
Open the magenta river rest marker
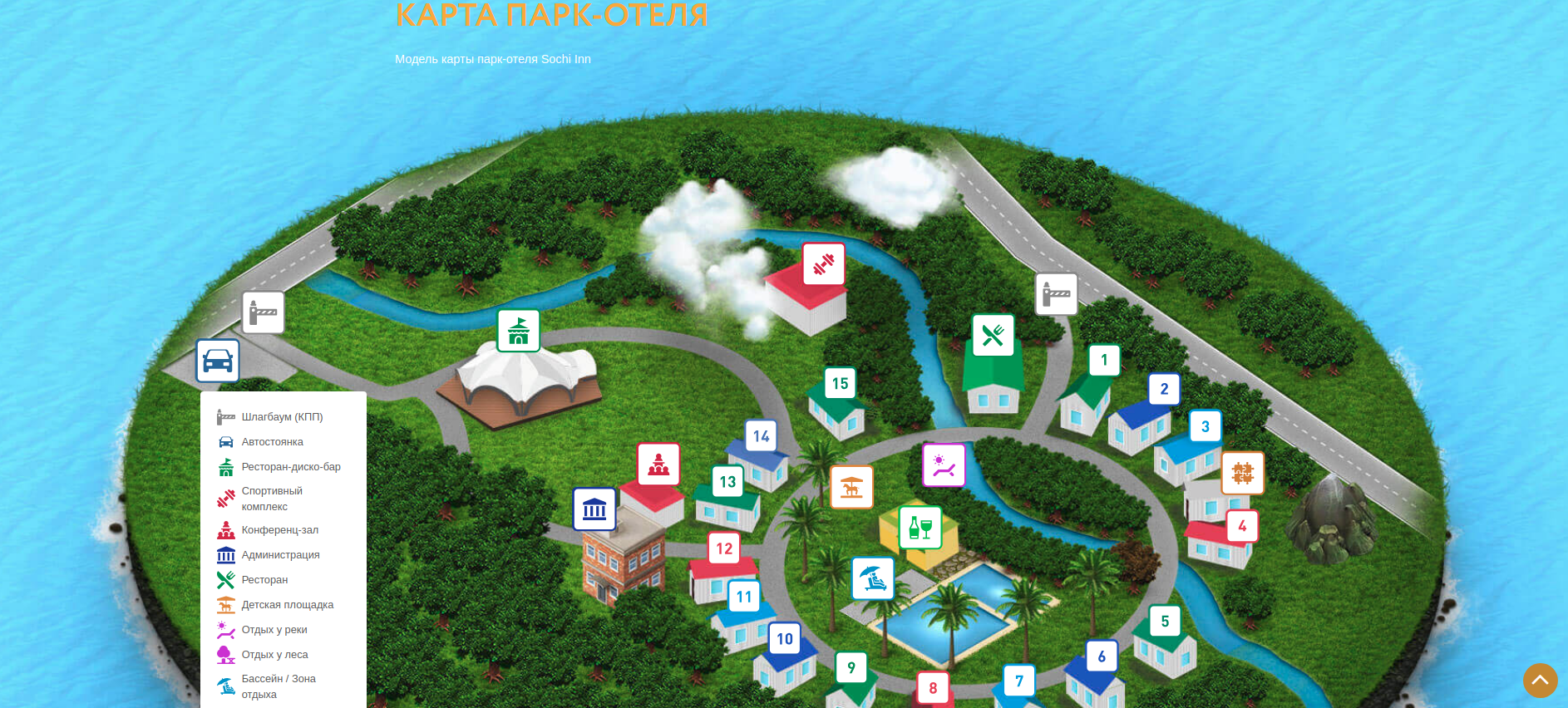coord(944,465)
